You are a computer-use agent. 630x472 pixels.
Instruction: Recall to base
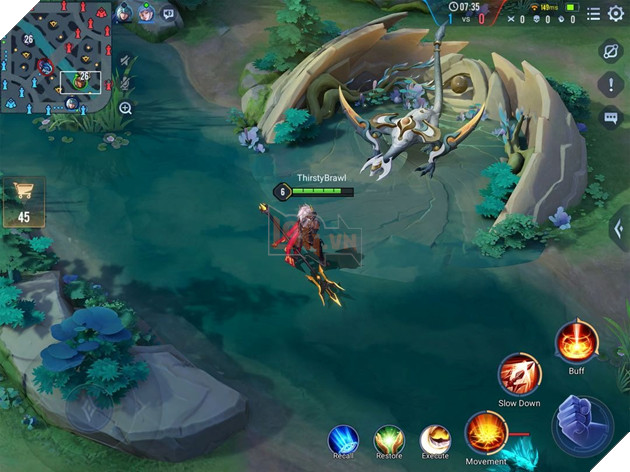click(x=343, y=439)
